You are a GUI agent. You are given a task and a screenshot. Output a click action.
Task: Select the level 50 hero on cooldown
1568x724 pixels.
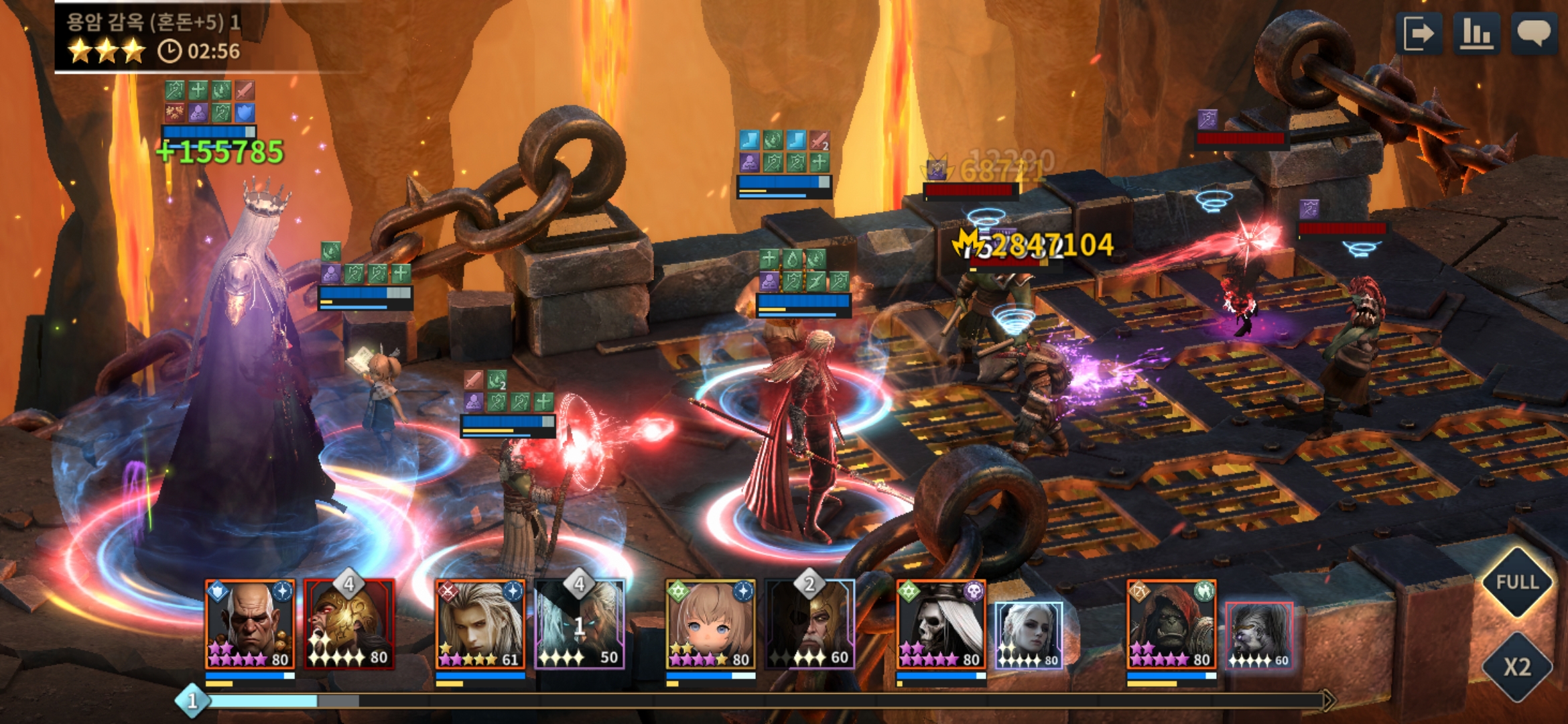click(x=580, y=624)
